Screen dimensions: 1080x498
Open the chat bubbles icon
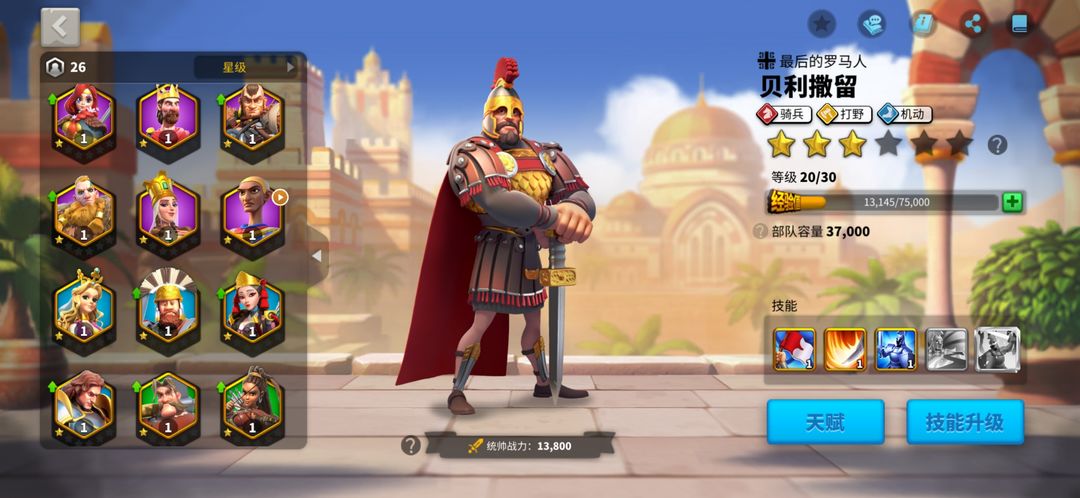tap(872, 23)
